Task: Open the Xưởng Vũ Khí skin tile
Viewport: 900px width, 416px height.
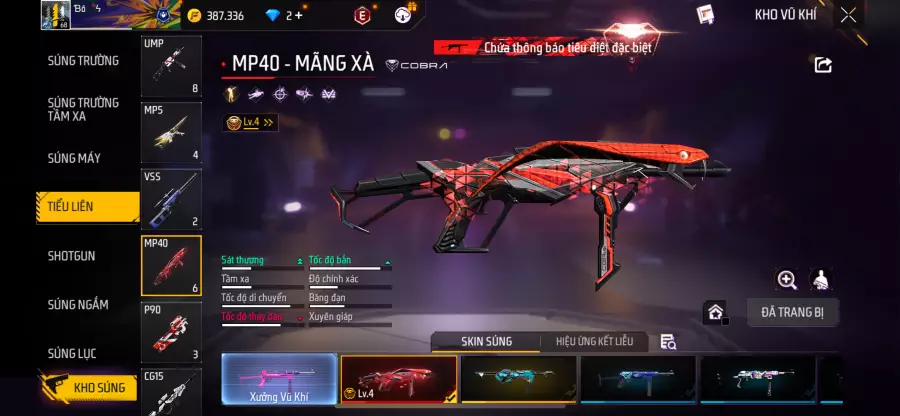Action: pyautogui.click(x=278, y=380)
